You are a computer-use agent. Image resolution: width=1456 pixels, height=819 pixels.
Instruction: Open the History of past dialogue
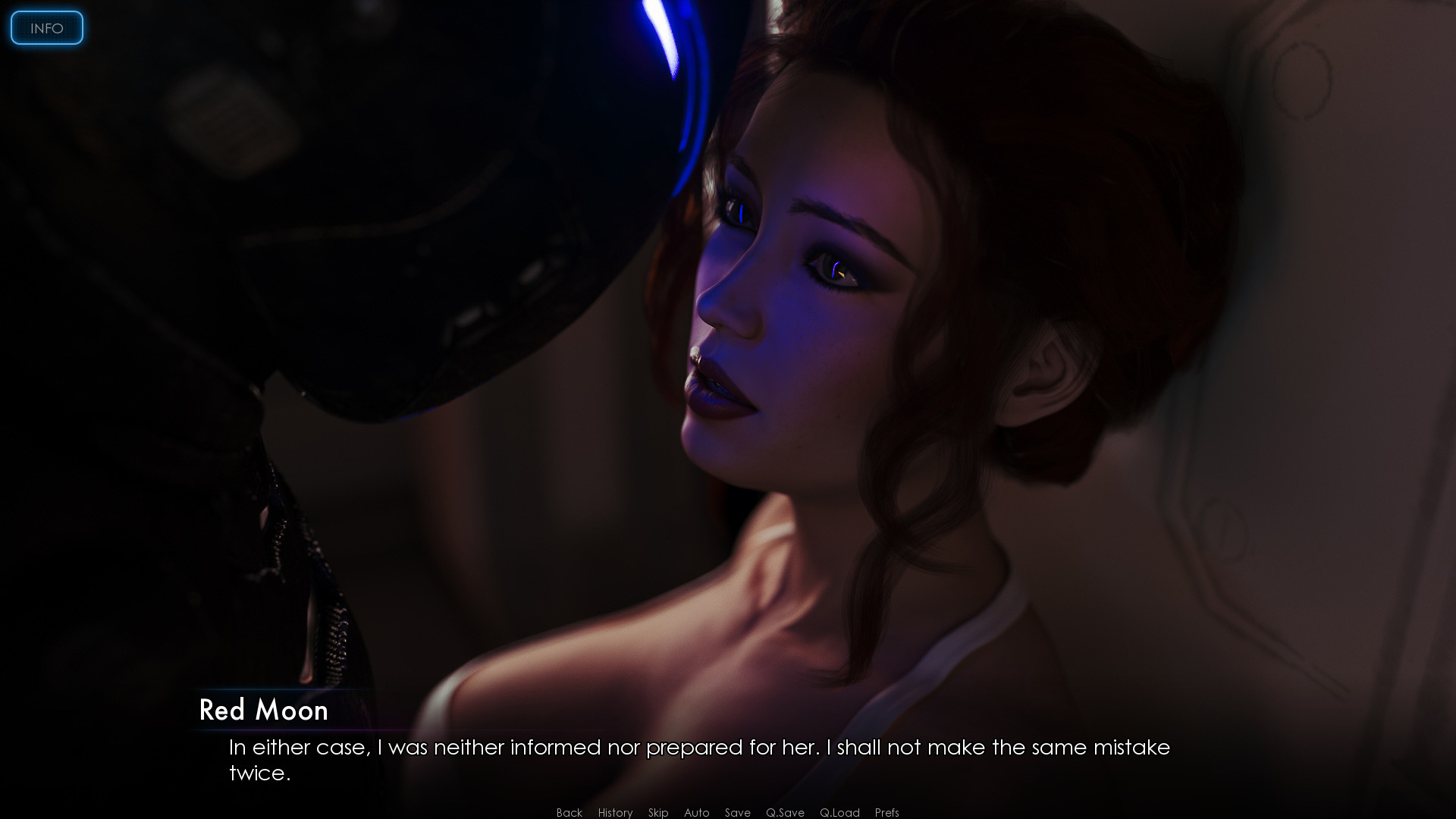click(614, 812)
